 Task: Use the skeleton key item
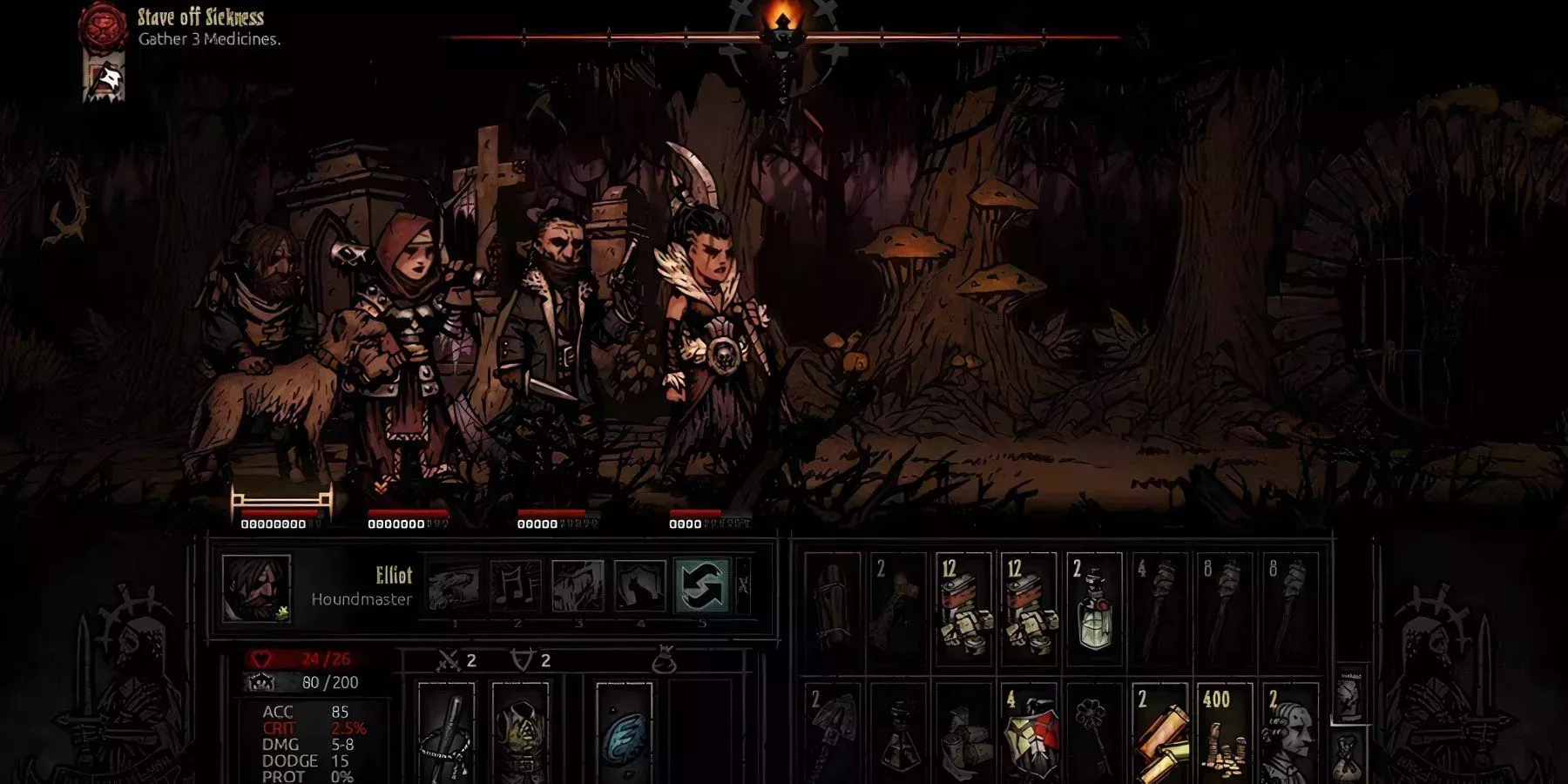point(1094,733)
